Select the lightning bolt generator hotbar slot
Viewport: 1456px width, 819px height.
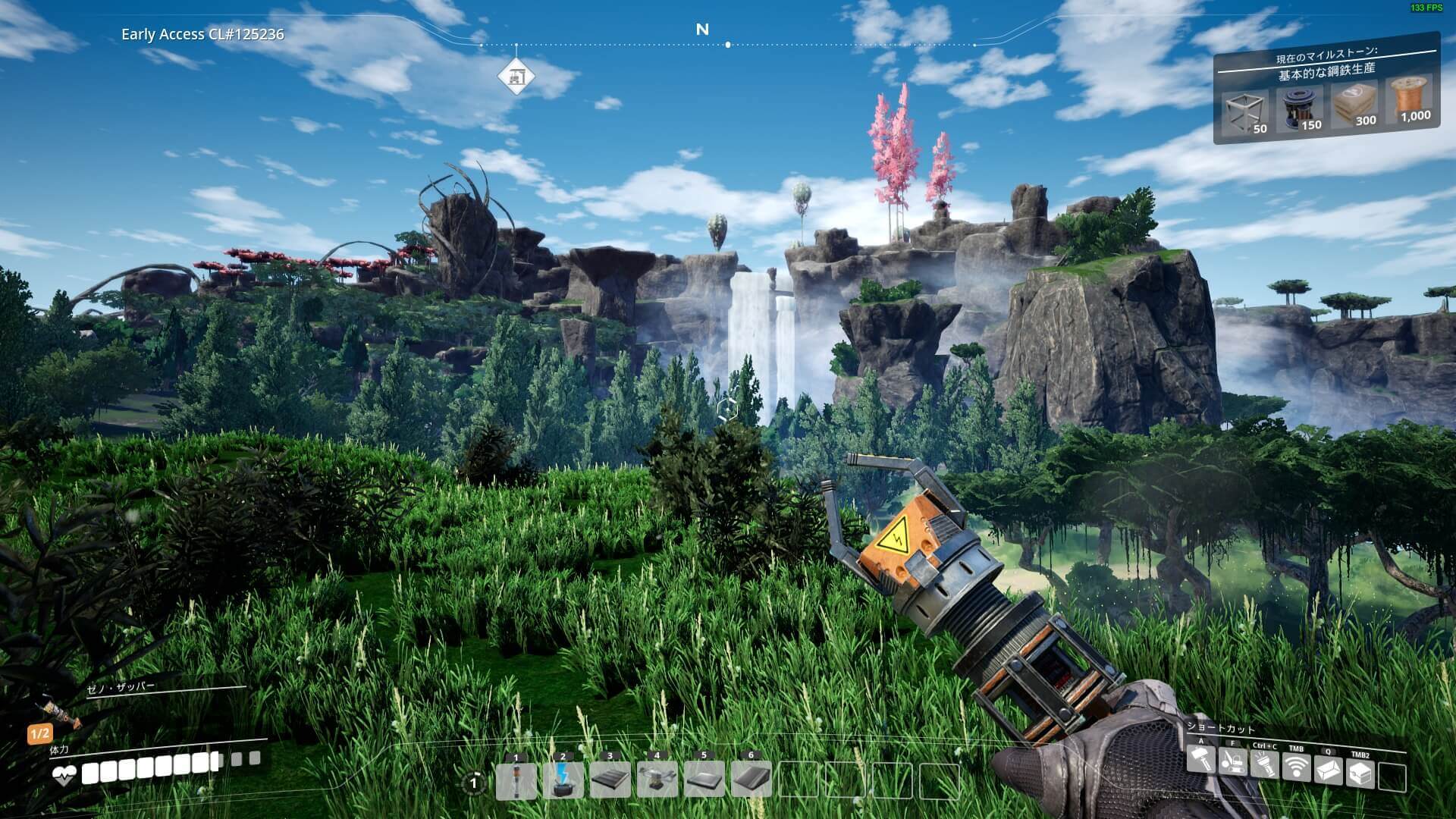point(563,781)
